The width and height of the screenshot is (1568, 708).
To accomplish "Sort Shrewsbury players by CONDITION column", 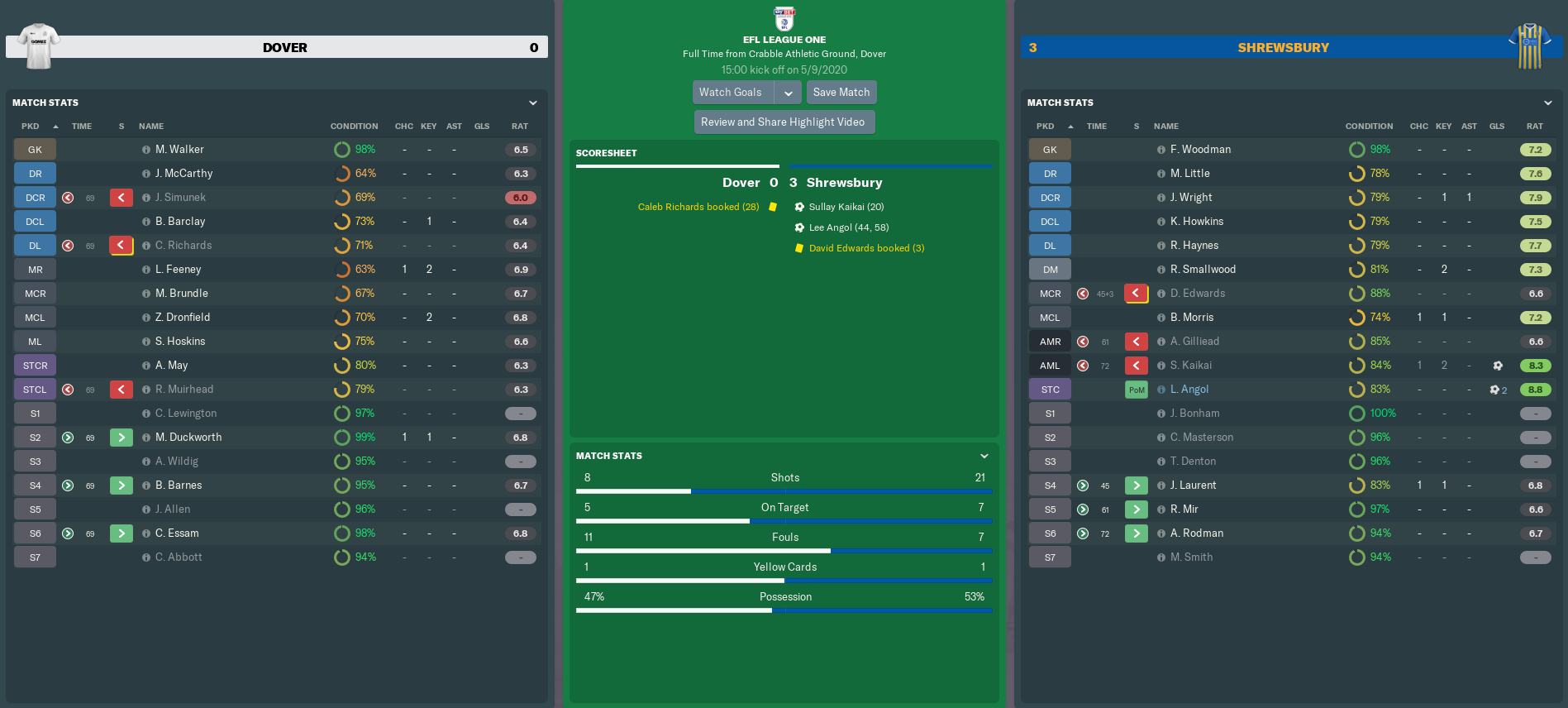I will click(x=1369, y=127).
